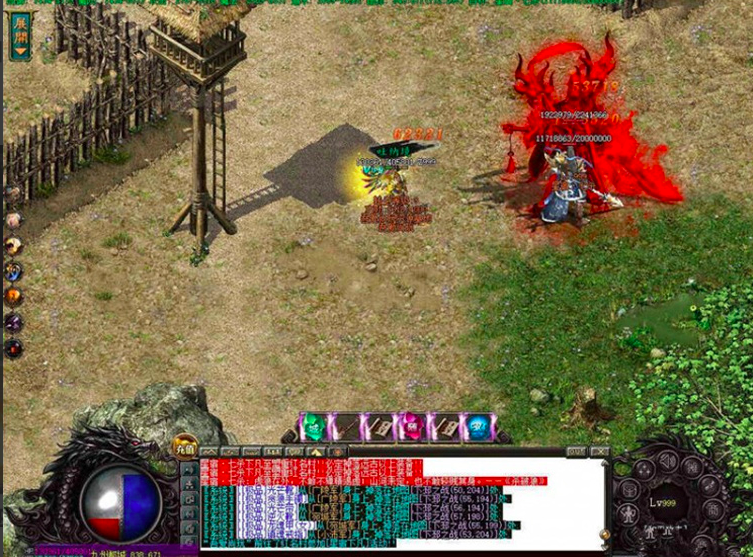
Task: Activate the pink item hotbar slot
Action: [x=412, y=427]
